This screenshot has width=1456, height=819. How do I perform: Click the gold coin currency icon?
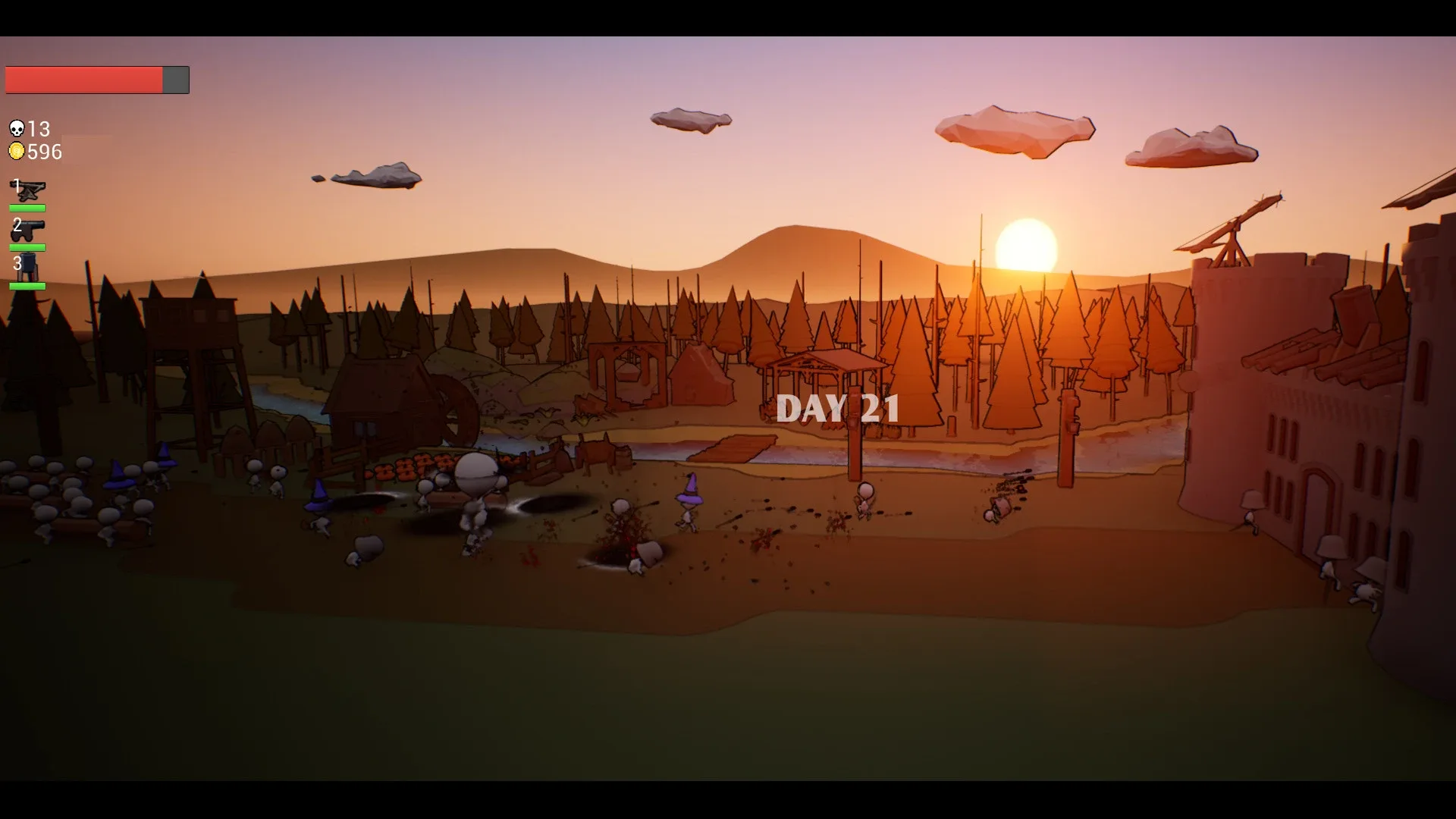(17, 150)
